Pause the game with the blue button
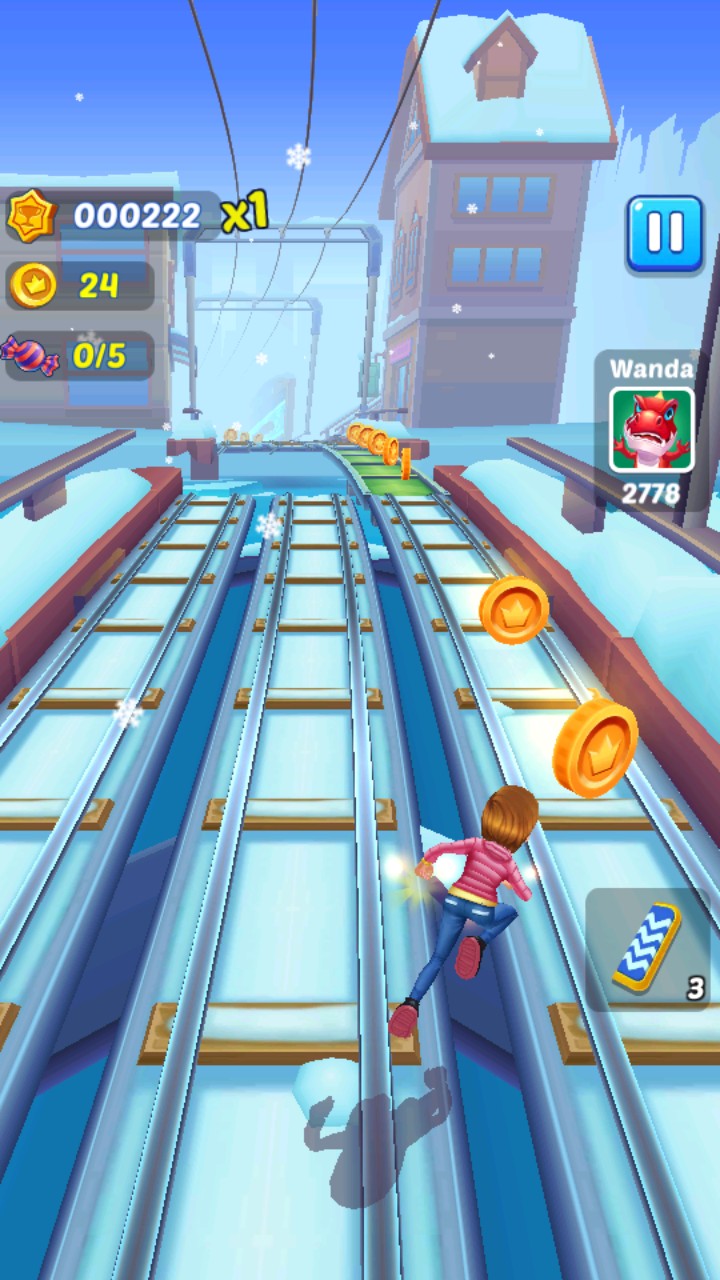This screenshot has height=1280, width=720. tap(664, 234)
